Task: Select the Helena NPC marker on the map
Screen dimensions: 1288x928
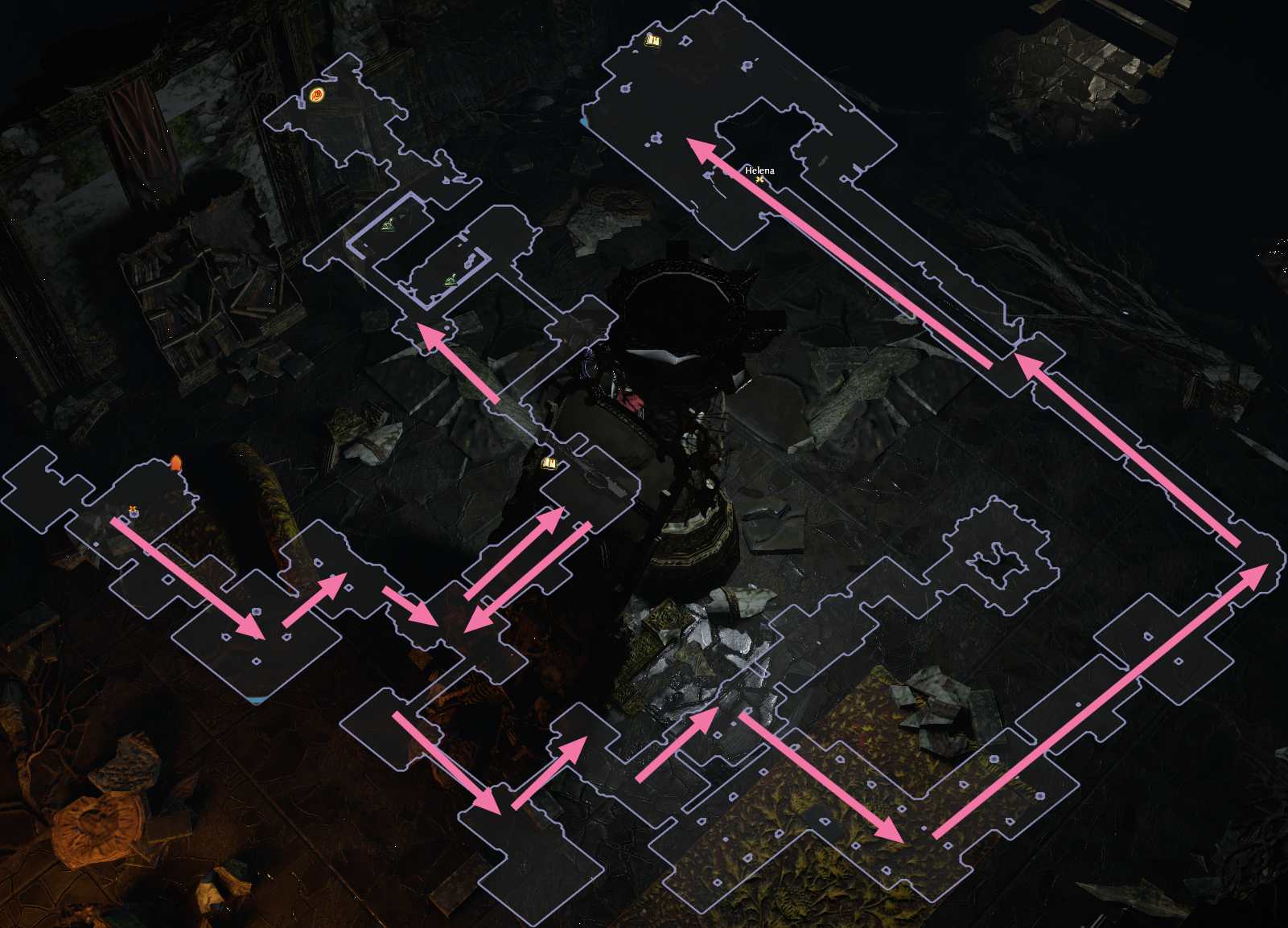Action: tap(759, 179)
